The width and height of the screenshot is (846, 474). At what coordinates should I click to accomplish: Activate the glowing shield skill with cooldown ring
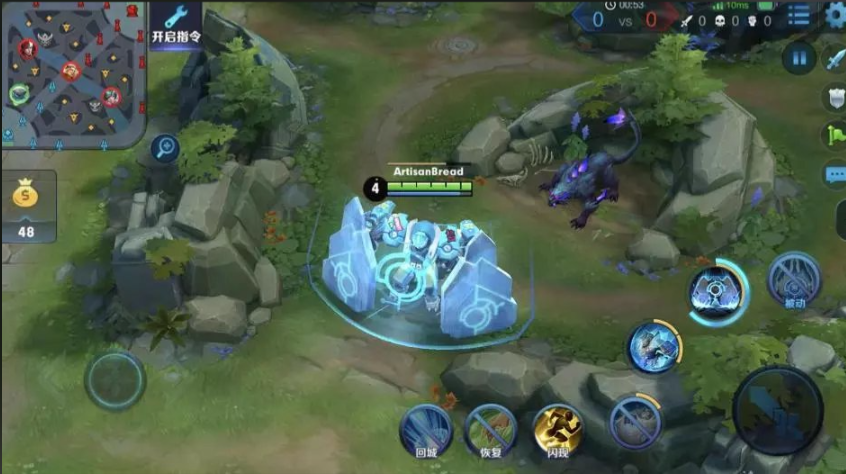(716, 291)
